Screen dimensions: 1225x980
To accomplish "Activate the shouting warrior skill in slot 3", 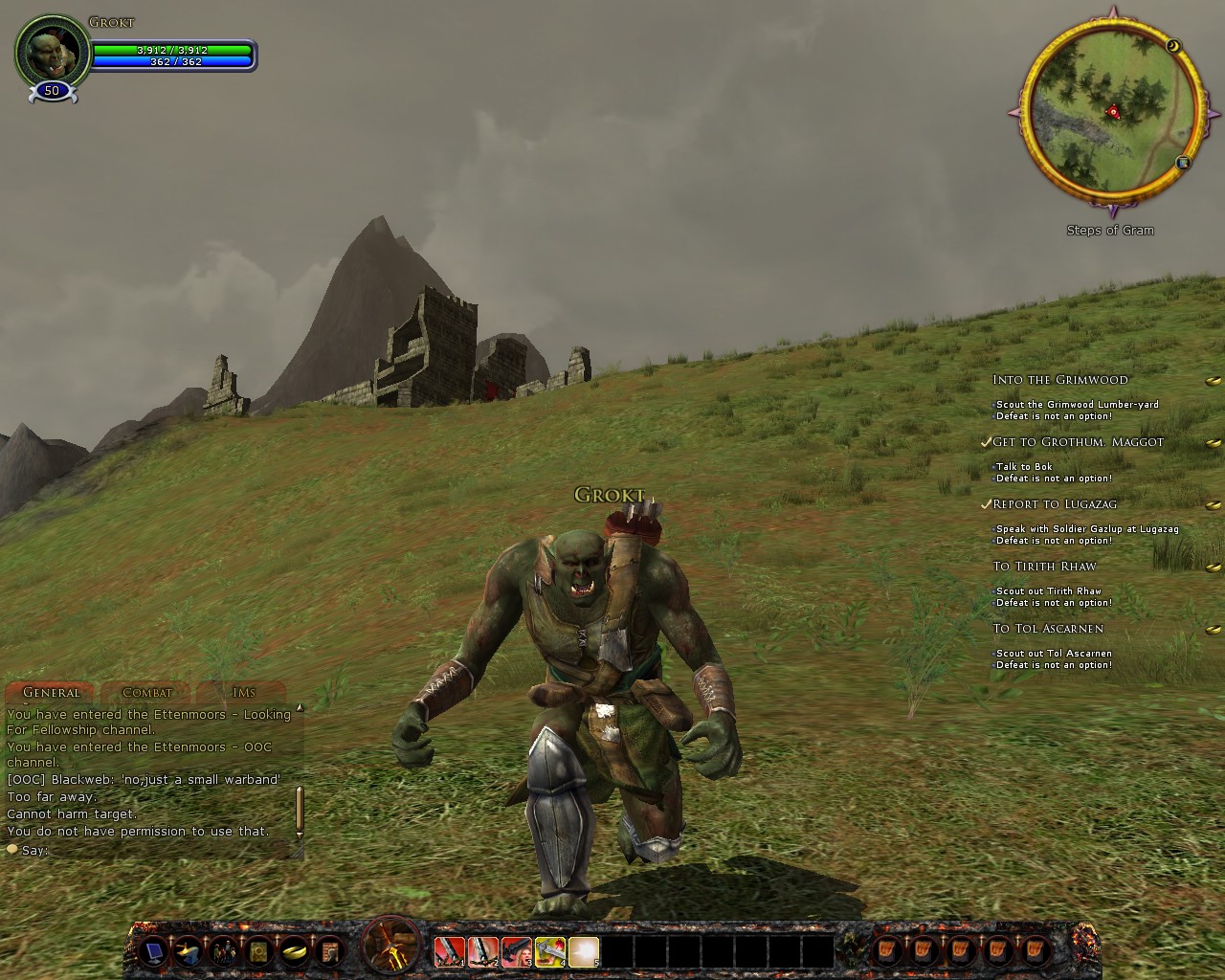I will pos(517,951).
